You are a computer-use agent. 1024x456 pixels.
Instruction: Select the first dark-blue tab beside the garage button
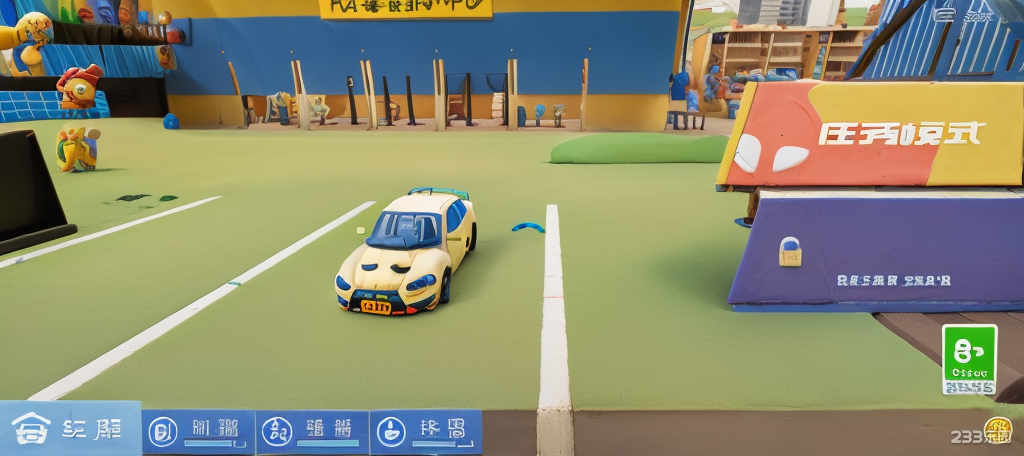pyautogui.click(x=197, y=431)
